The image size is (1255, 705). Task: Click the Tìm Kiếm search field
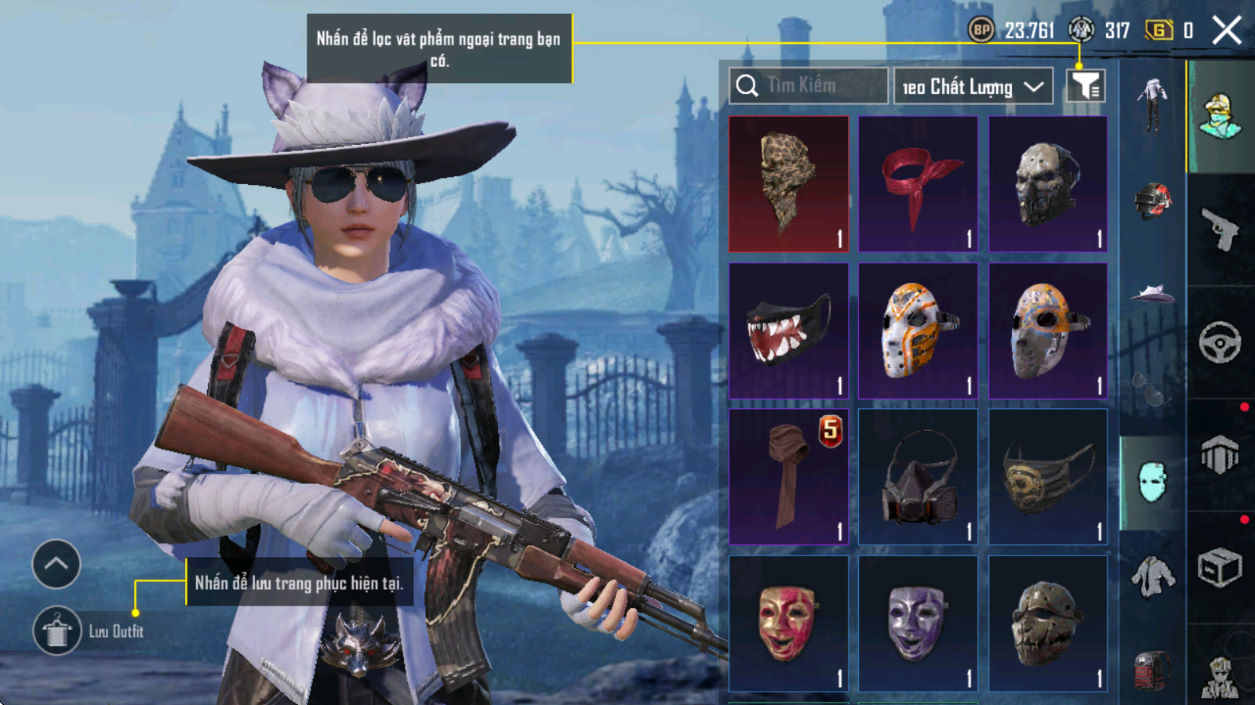pyautogui.click(x=808, y=86)
